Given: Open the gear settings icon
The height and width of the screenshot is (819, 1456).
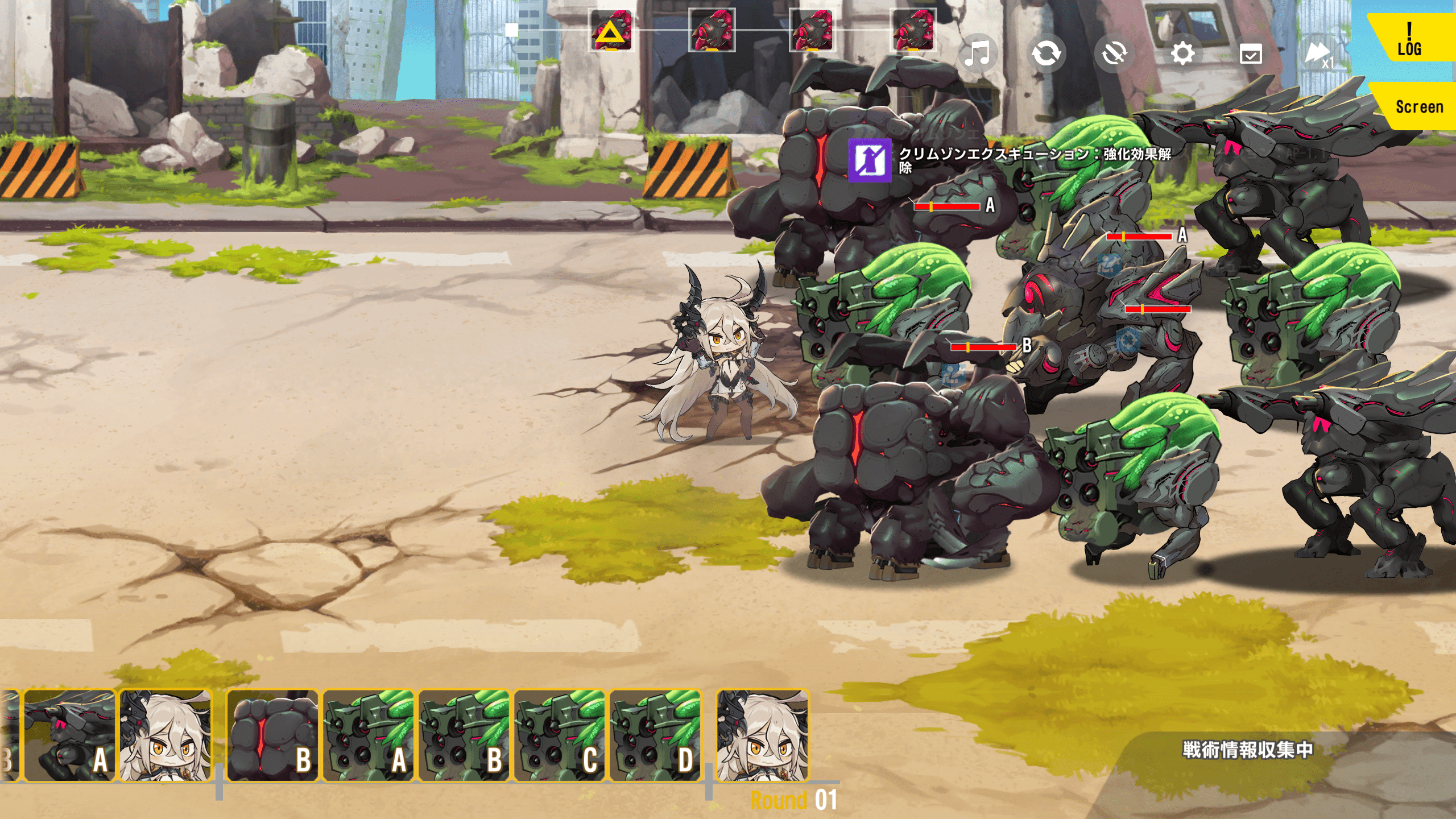Looking at the screenshot, I should (x=1182, y=54).
